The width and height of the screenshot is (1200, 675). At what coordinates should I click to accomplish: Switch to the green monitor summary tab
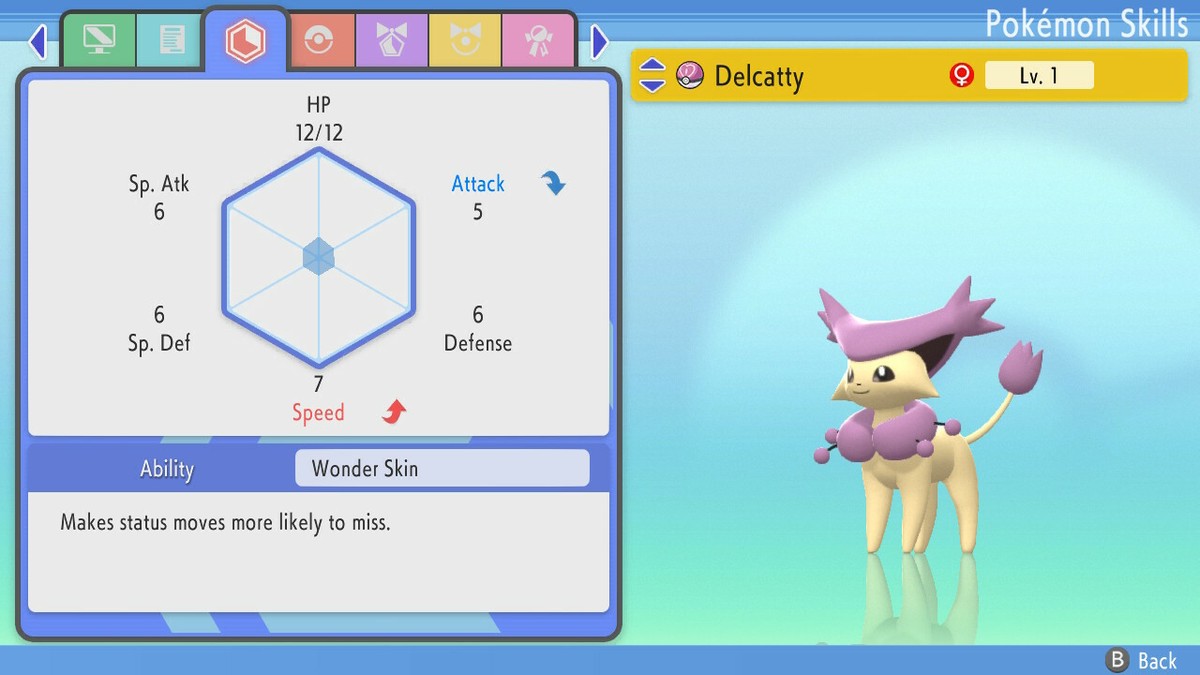click(x=98, y=40)
